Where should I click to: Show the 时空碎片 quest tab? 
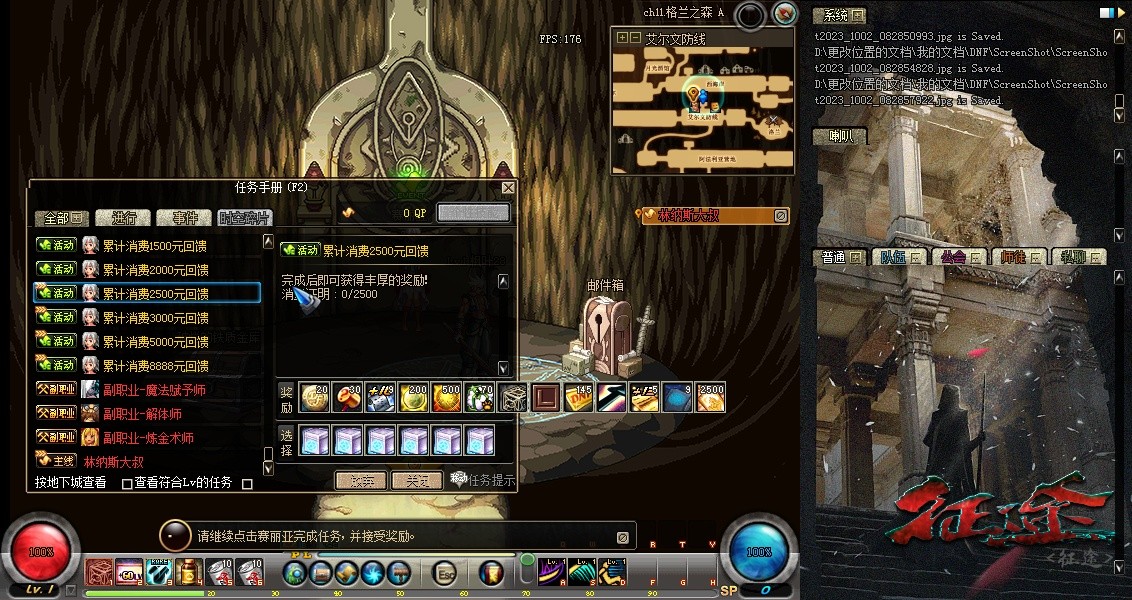tap(243, 218)
